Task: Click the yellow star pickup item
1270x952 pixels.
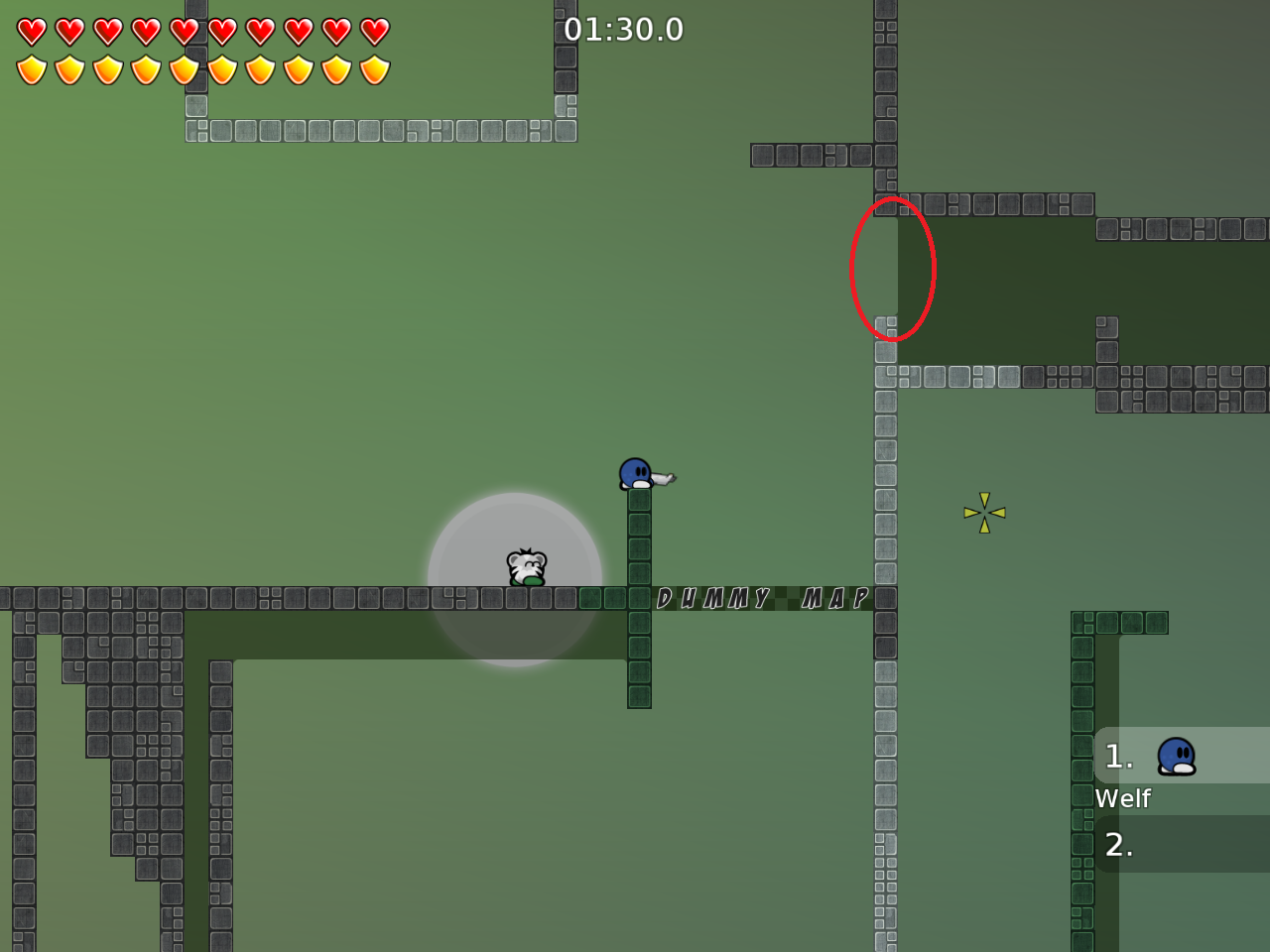Action: tap(984, 511)
